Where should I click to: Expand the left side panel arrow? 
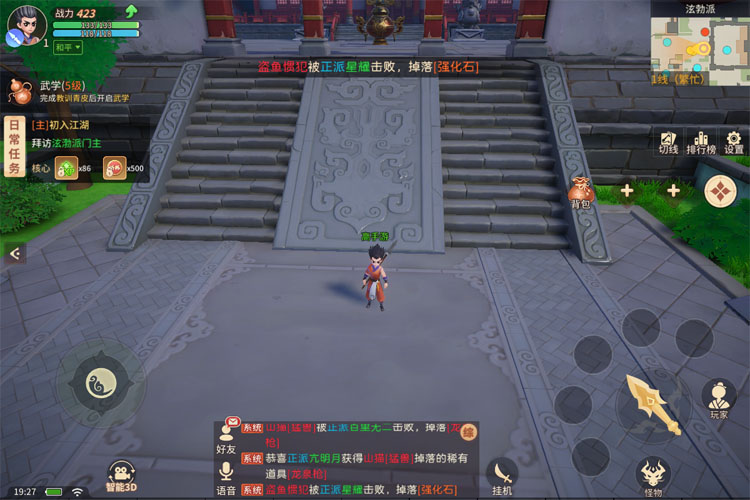tap(13, 254)
